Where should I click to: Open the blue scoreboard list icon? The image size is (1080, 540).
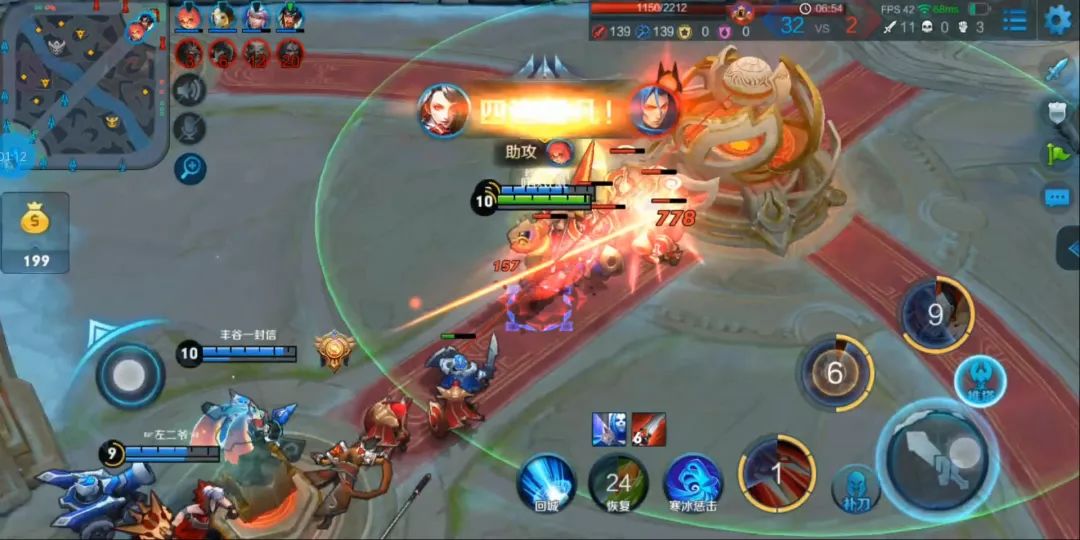pos(1014,20)
